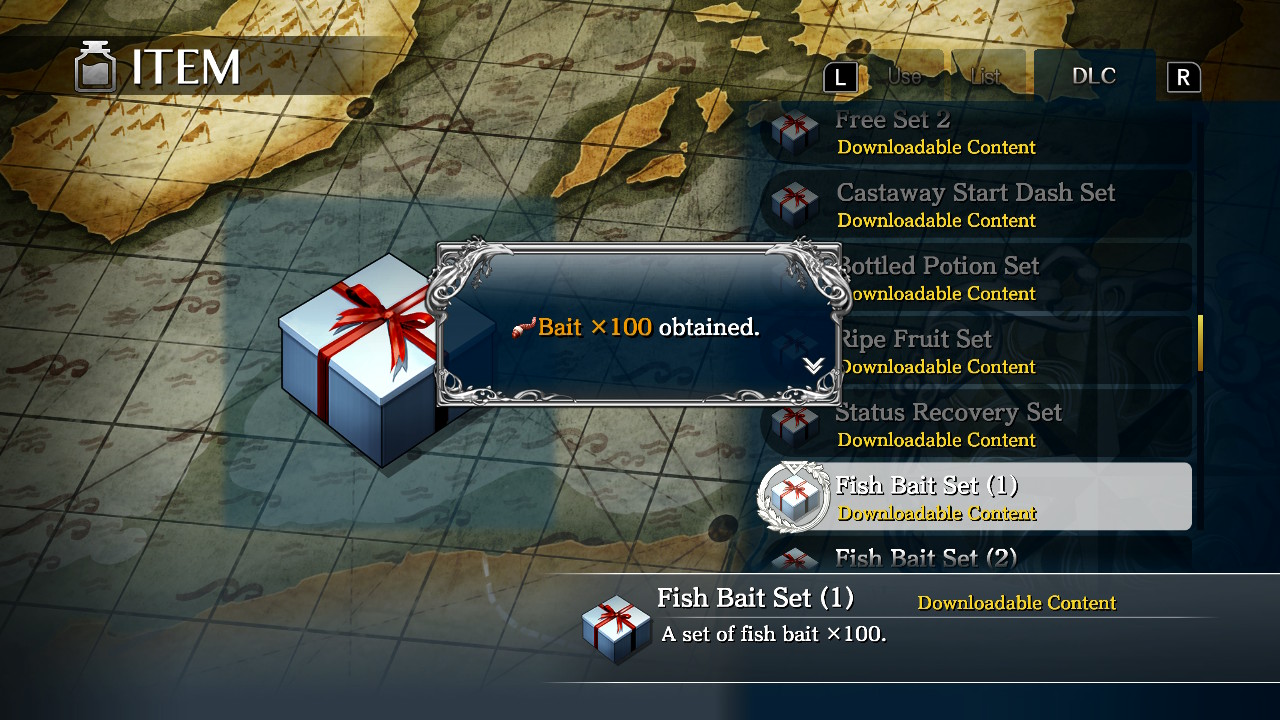
Task: Select the Fish Bait Set (1) gift box icon
Action: click(x=794, y=497)
